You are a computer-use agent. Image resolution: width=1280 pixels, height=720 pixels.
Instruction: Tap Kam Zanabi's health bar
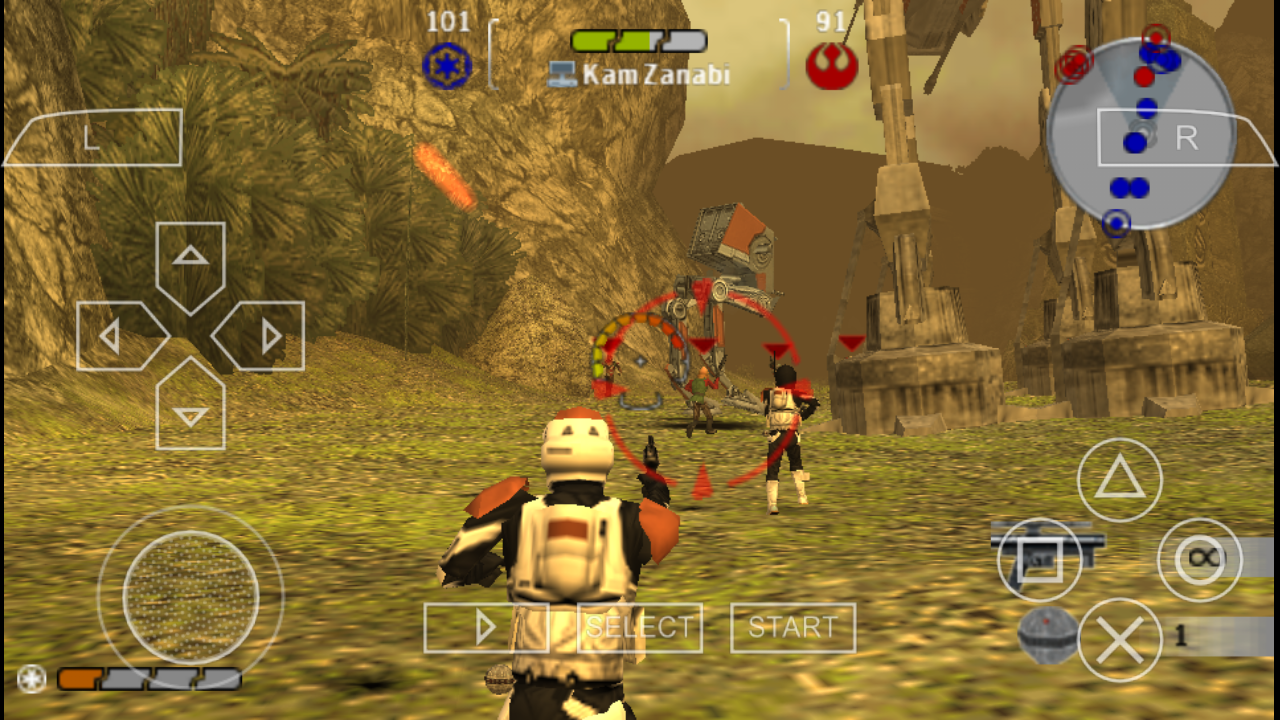[637, 42]
